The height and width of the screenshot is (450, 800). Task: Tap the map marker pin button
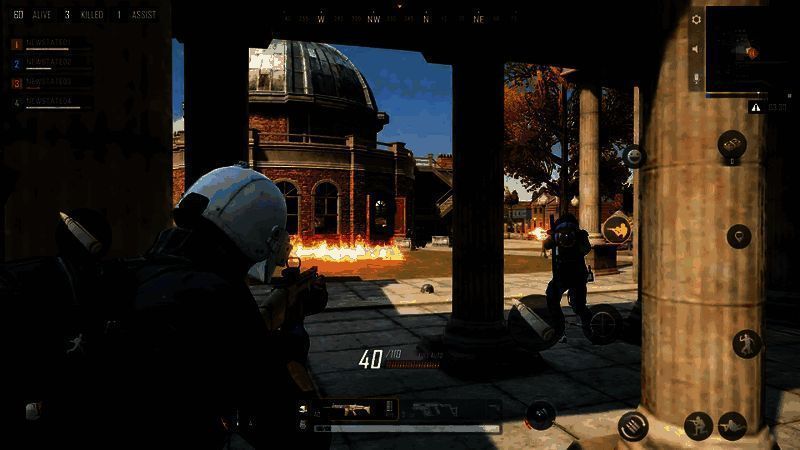(x=739, y=237)
